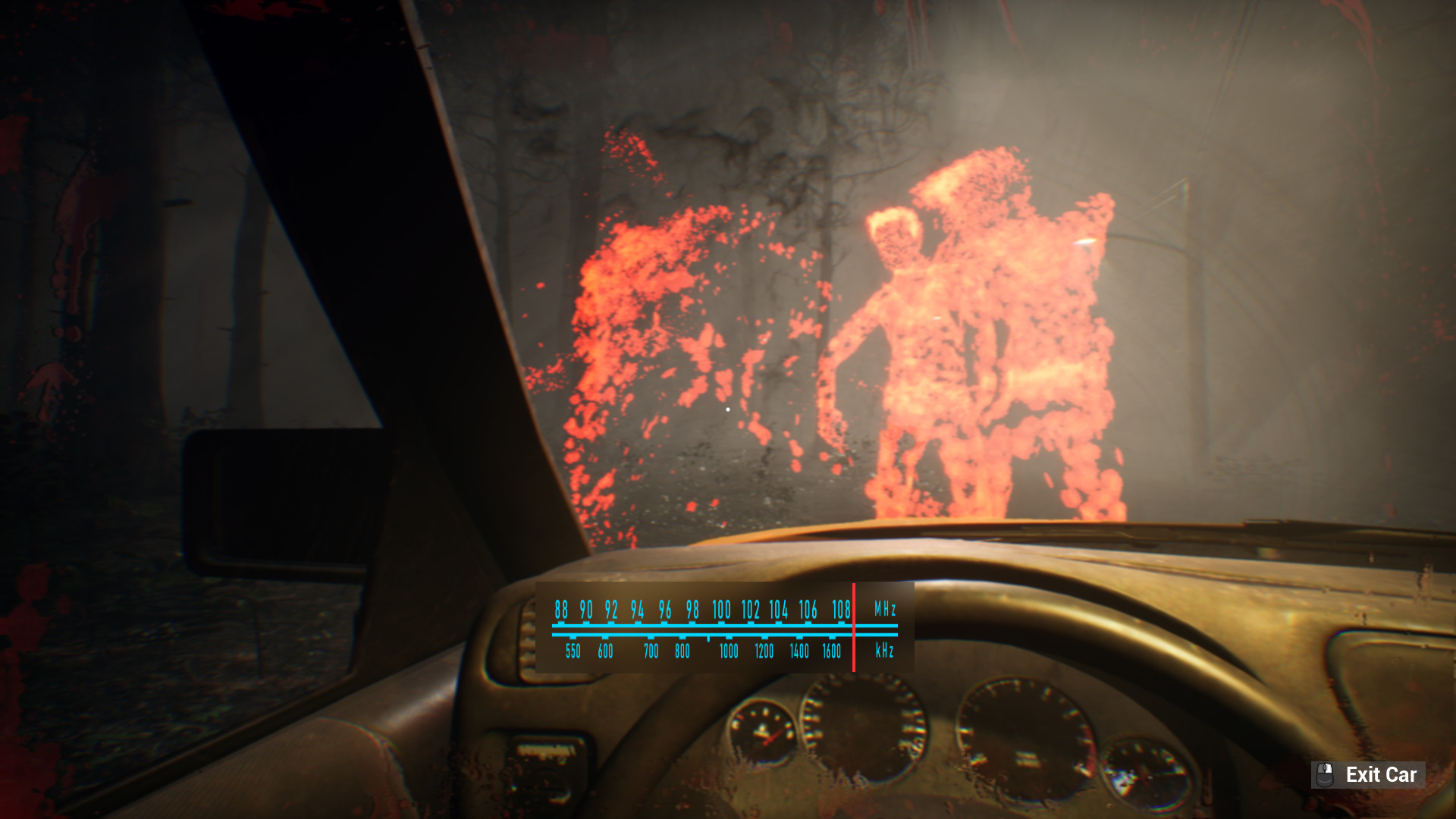Click the mouse icon beside Exit Car
Screen dimensions: 1456x819
pos(1326,775)
